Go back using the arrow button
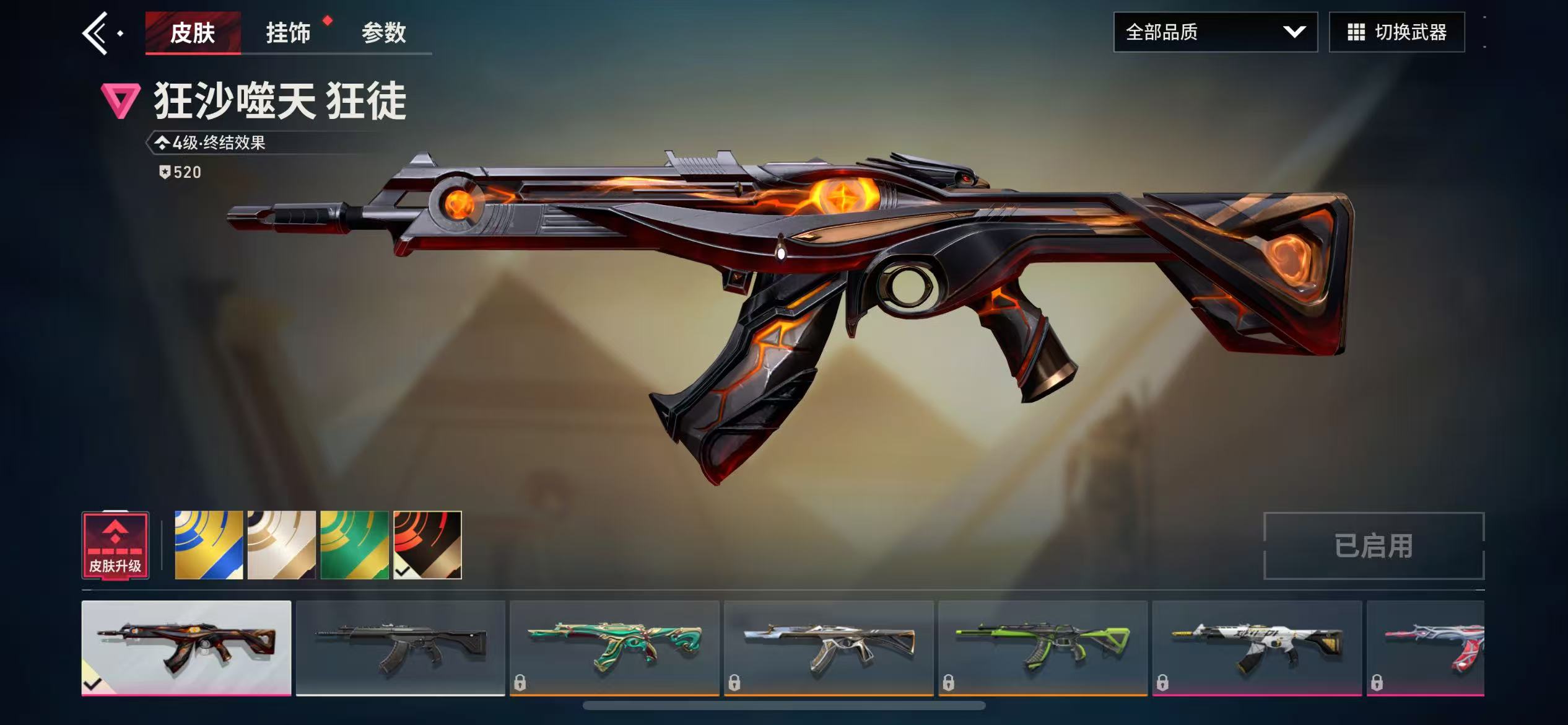Image resolution: width=1568 pixels, height=725 pixels. coord(96,33)
